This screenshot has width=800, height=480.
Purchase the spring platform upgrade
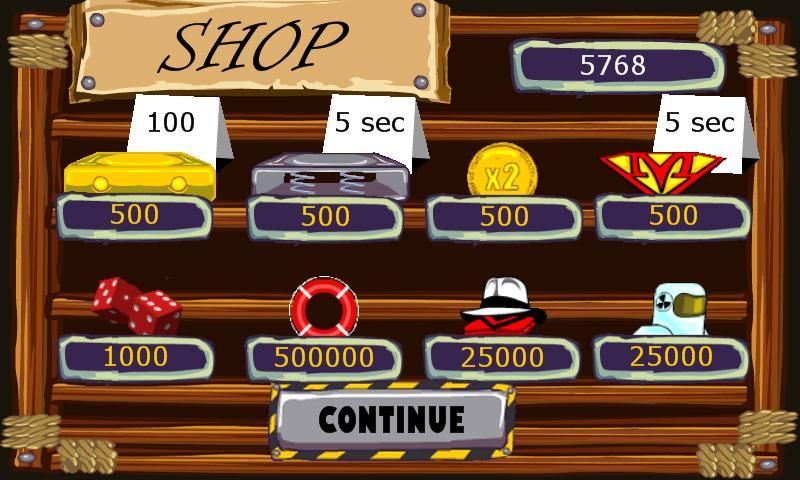(x=329, y=175)
